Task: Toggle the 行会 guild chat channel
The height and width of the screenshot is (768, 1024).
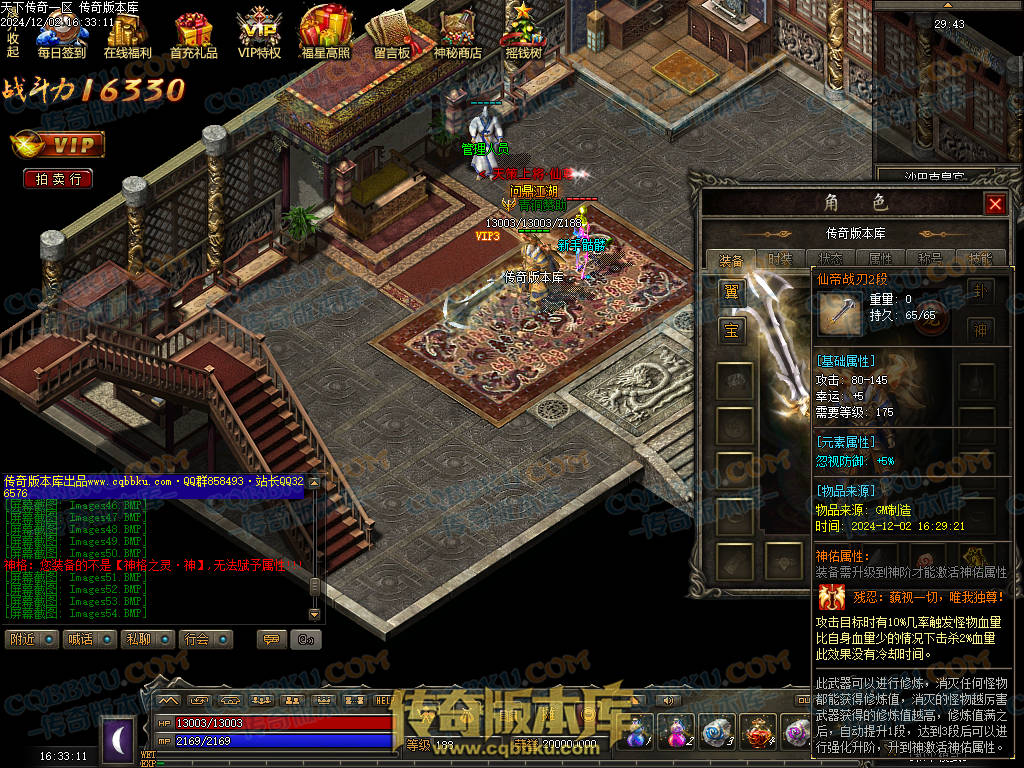Action: (x=206, y=639)
